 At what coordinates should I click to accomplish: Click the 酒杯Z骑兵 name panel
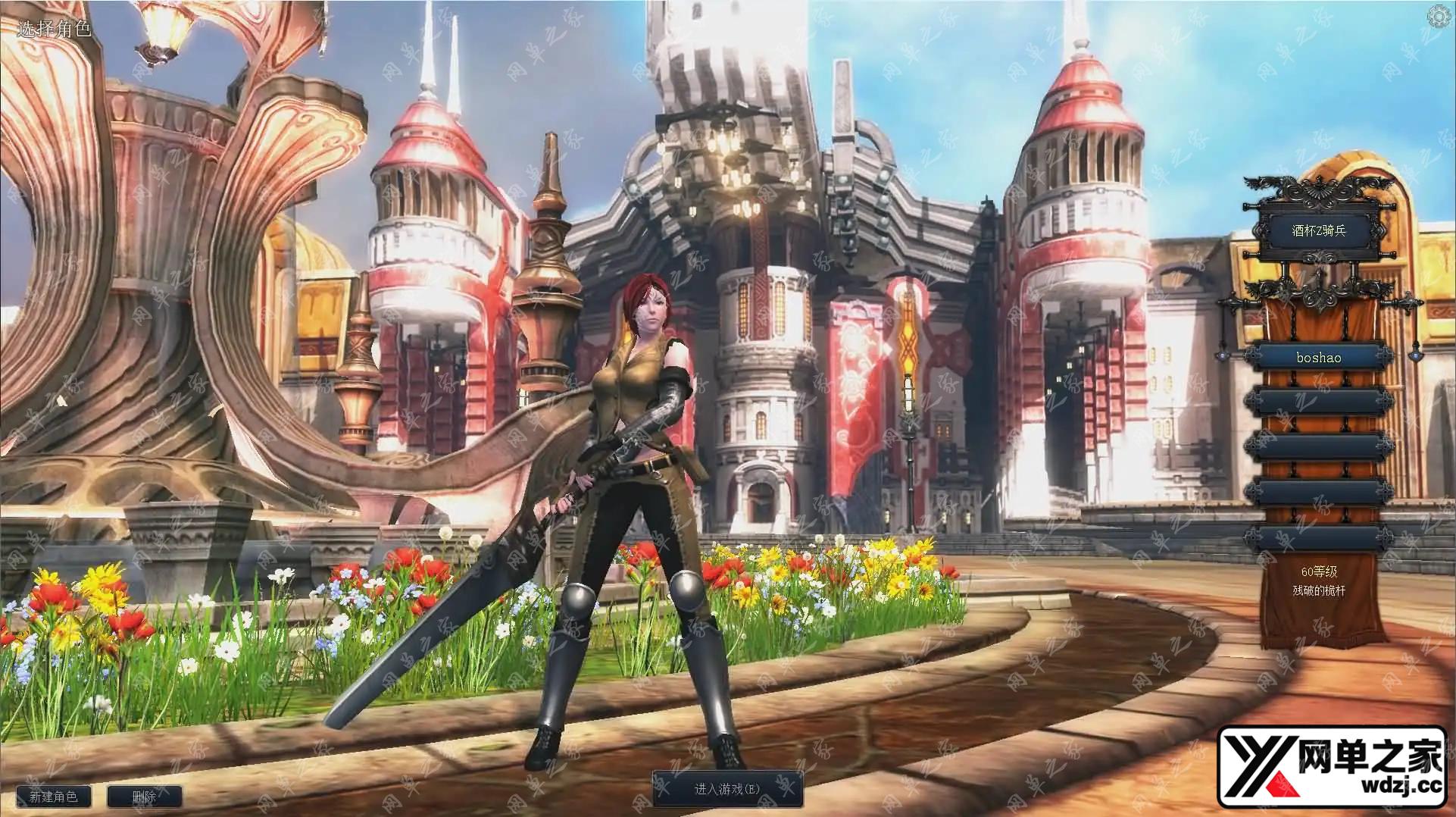point(1318,230)
